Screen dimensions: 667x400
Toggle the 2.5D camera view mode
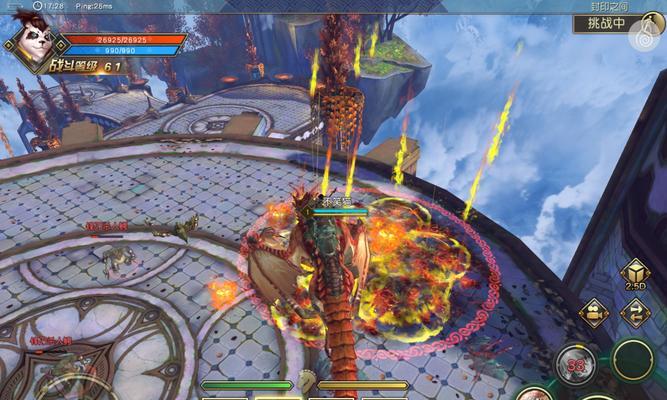coord(633,275)
